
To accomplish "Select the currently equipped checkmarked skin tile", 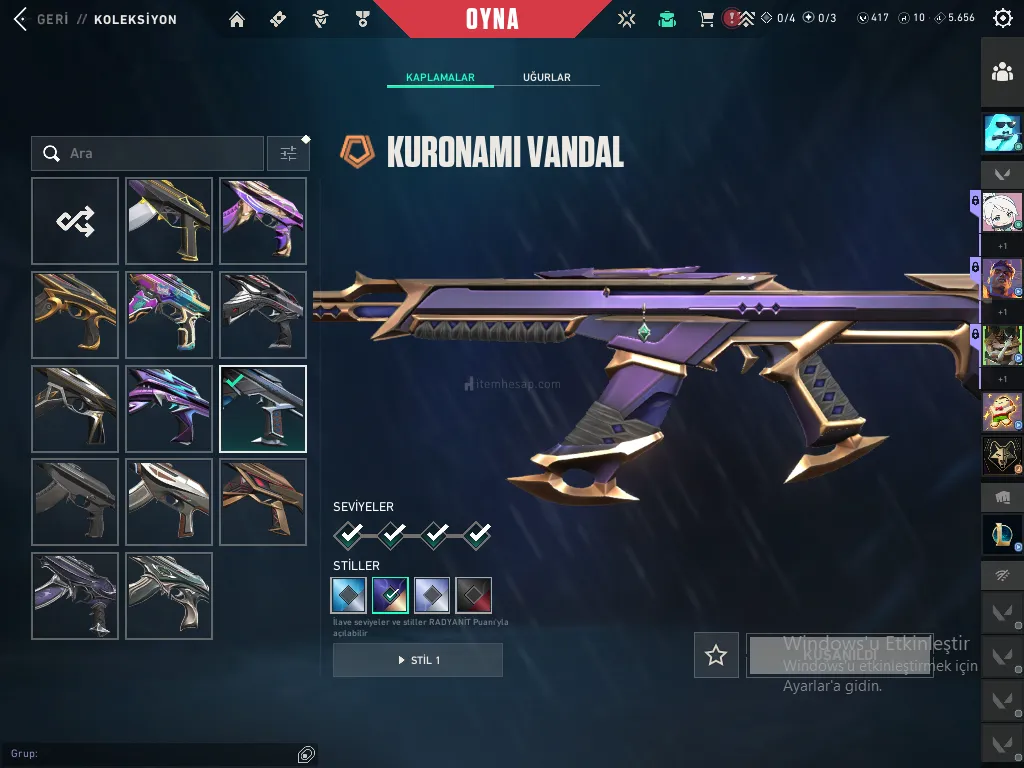I will 263,409.
